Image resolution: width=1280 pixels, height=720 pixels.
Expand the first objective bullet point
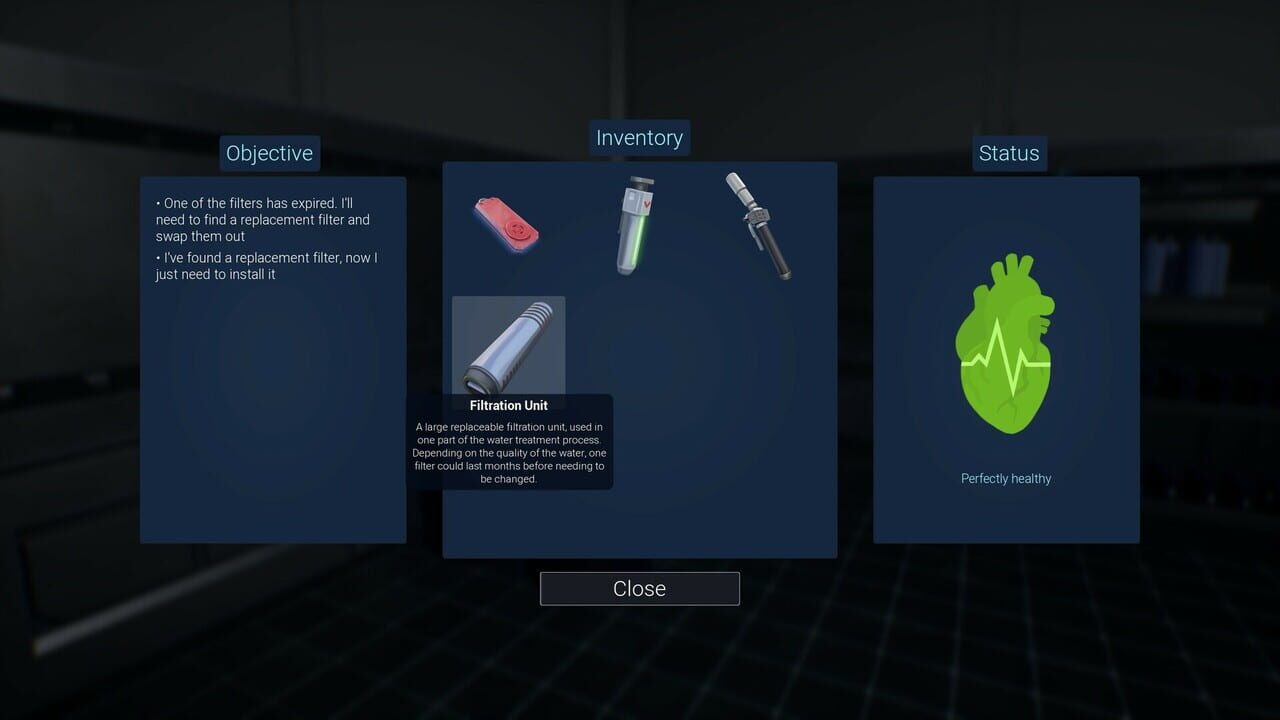(x=264, y=219)
